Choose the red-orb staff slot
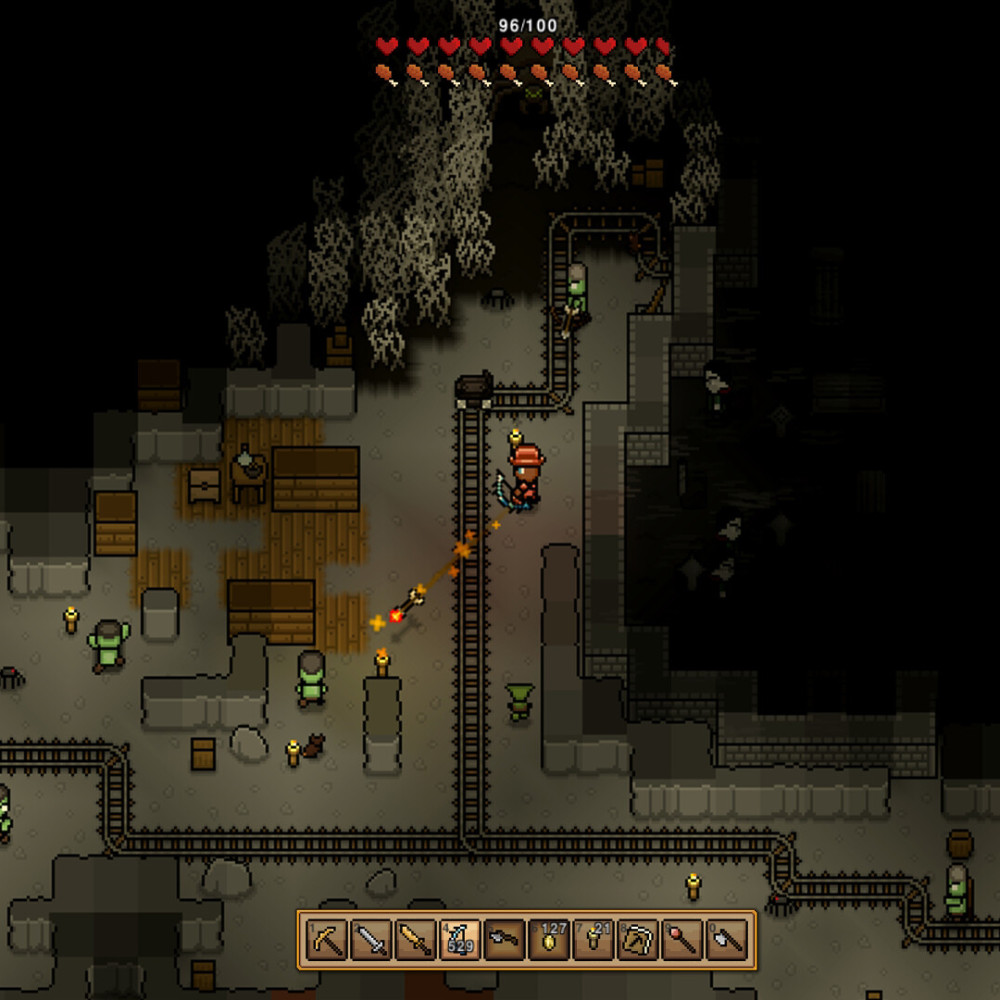 pyautogui.click(x=683, y=940)
